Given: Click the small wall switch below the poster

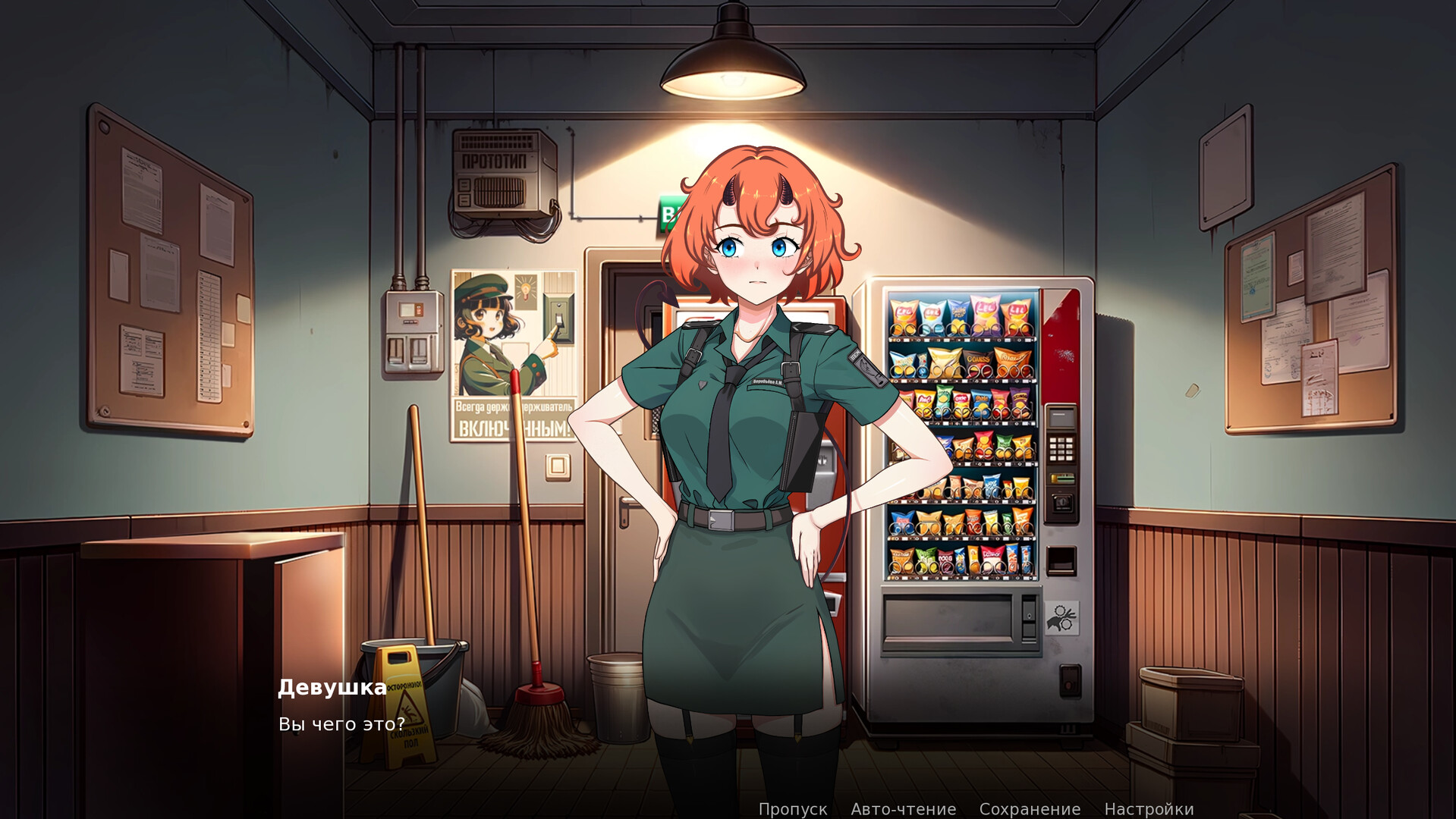Looking at the screenshot, I should click(x=558, y=467).
